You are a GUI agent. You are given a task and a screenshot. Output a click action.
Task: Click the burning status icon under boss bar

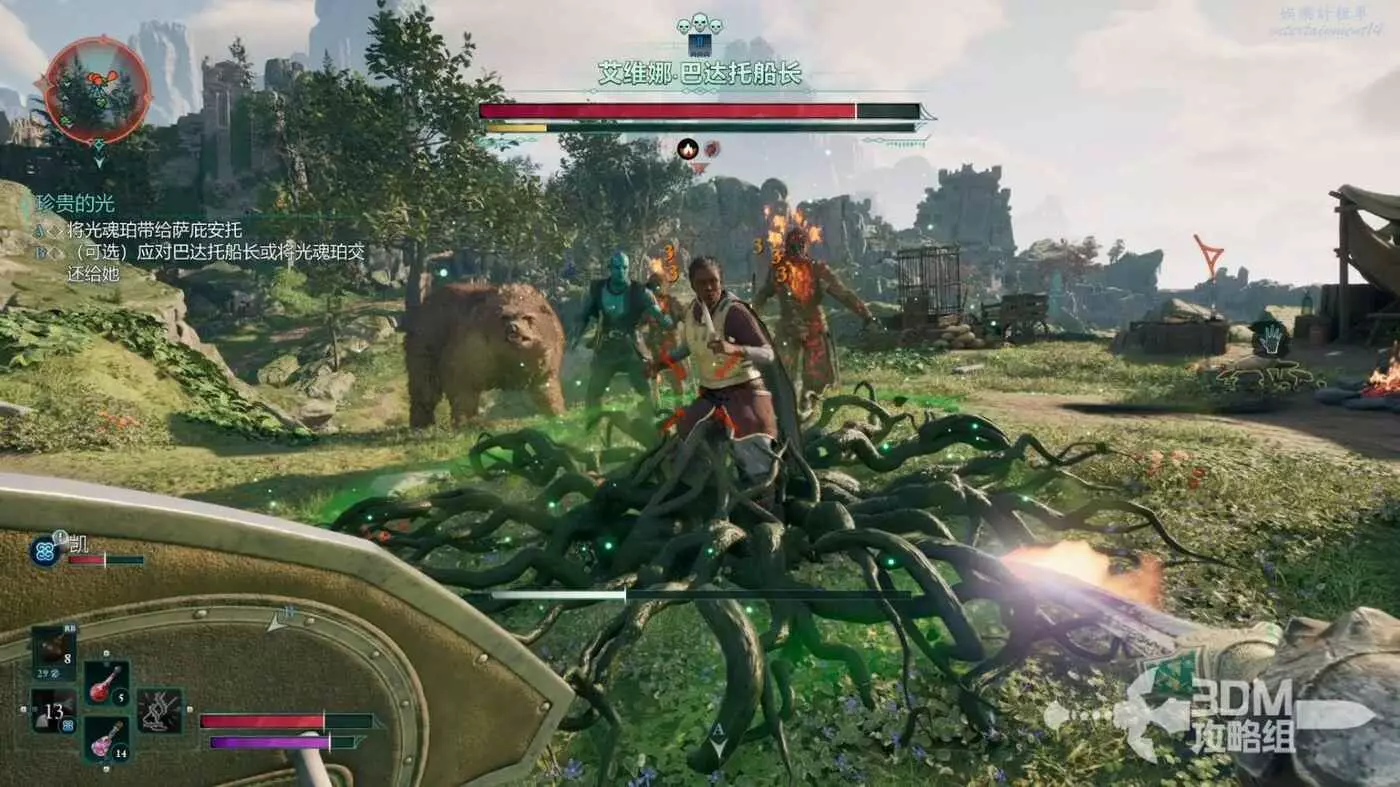pos(687,149)
